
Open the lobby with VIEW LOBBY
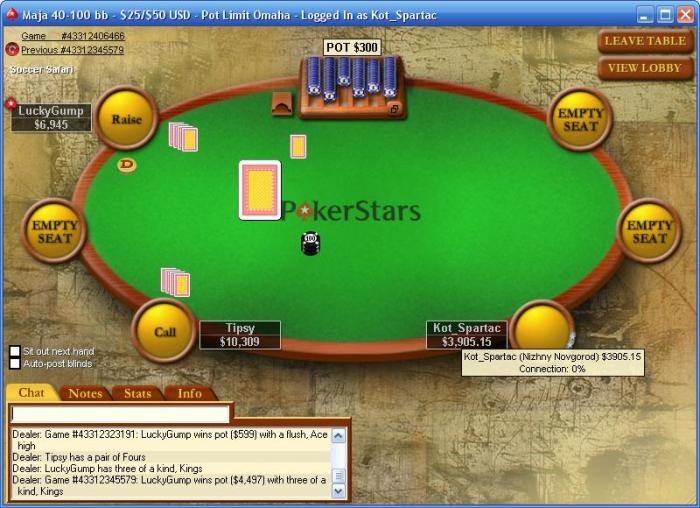tap(645, 68)
